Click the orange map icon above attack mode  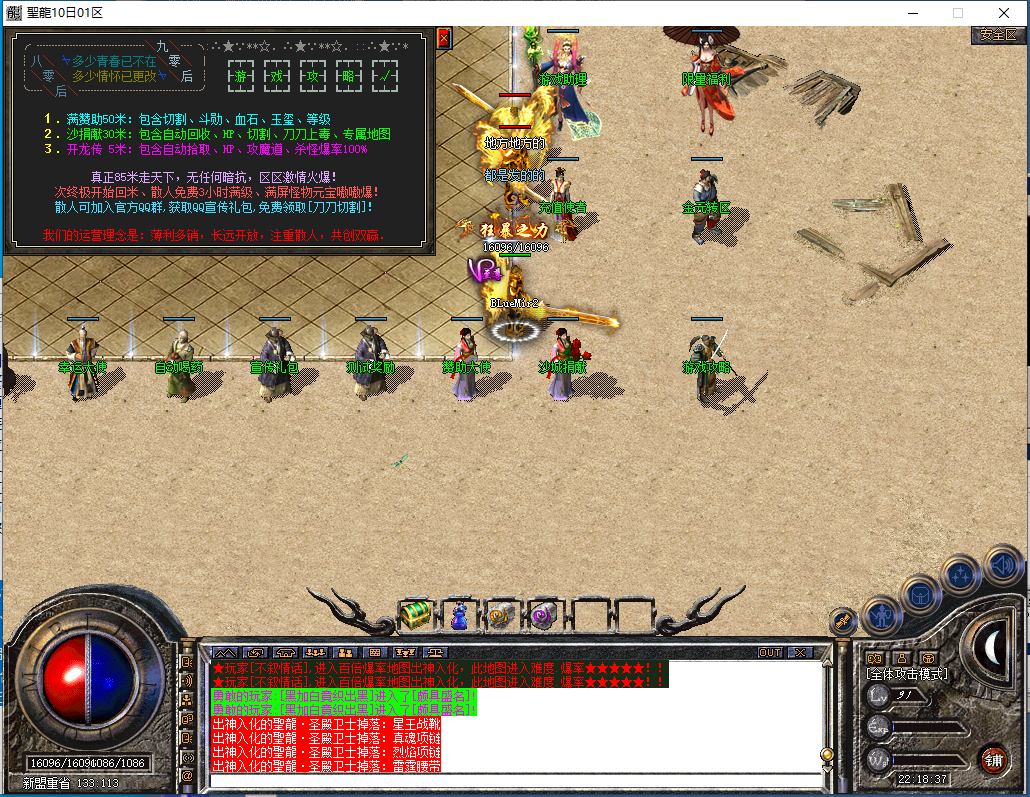point(874,658)
